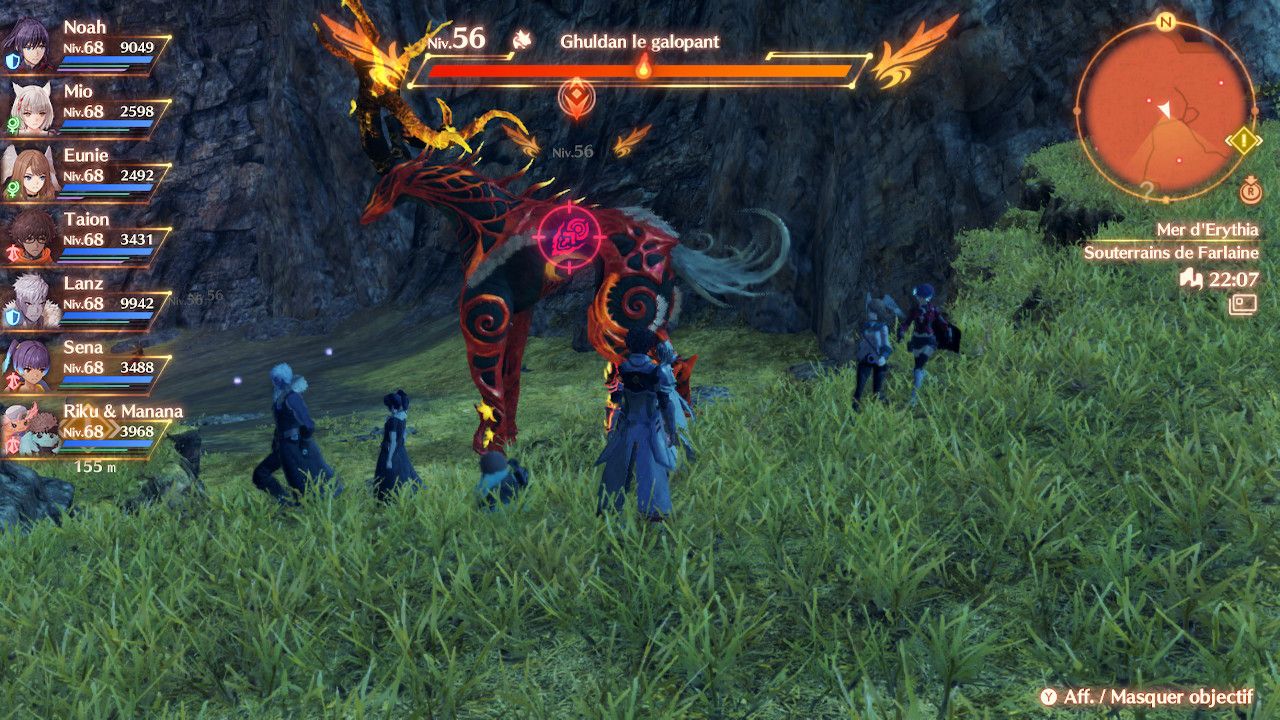Click the orange emblem under the enemy health bar
Image resolution: width=1280 pixels, height=720 pixels.
tap(577, 98)
